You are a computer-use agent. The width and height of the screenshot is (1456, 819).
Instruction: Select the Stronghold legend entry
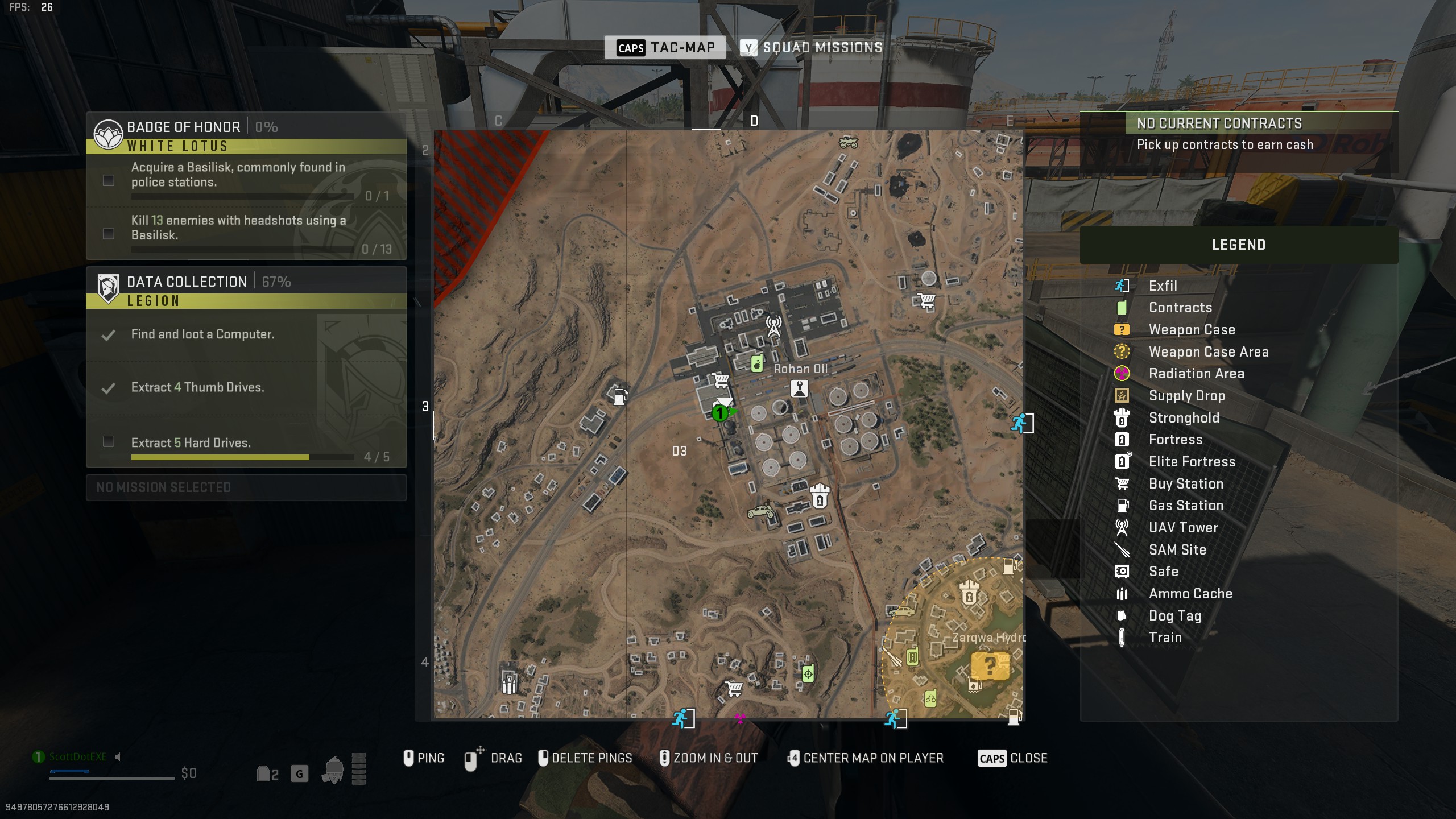(1183, 418)
